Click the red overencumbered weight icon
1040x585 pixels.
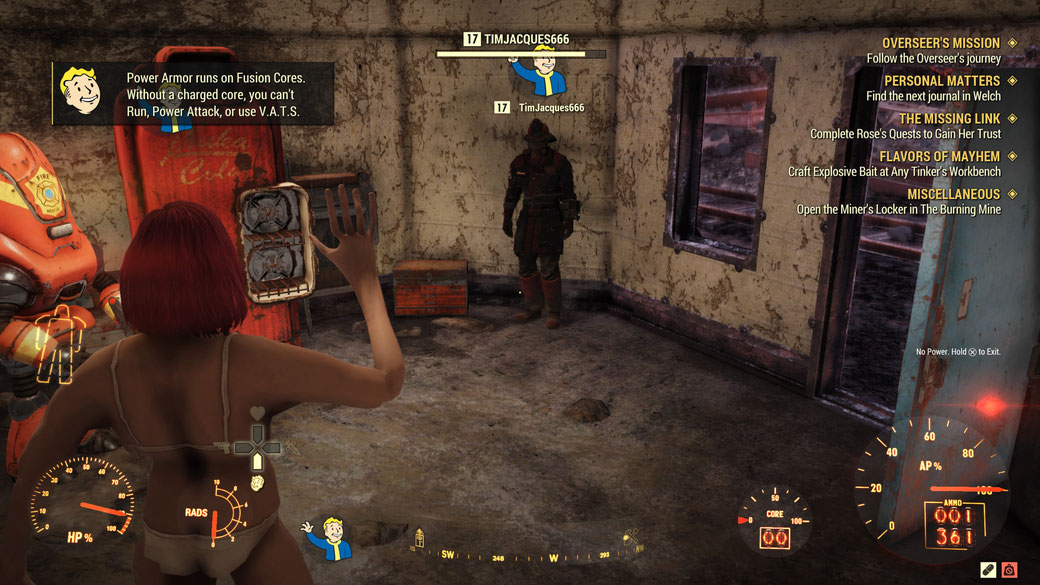point(1010,569)
